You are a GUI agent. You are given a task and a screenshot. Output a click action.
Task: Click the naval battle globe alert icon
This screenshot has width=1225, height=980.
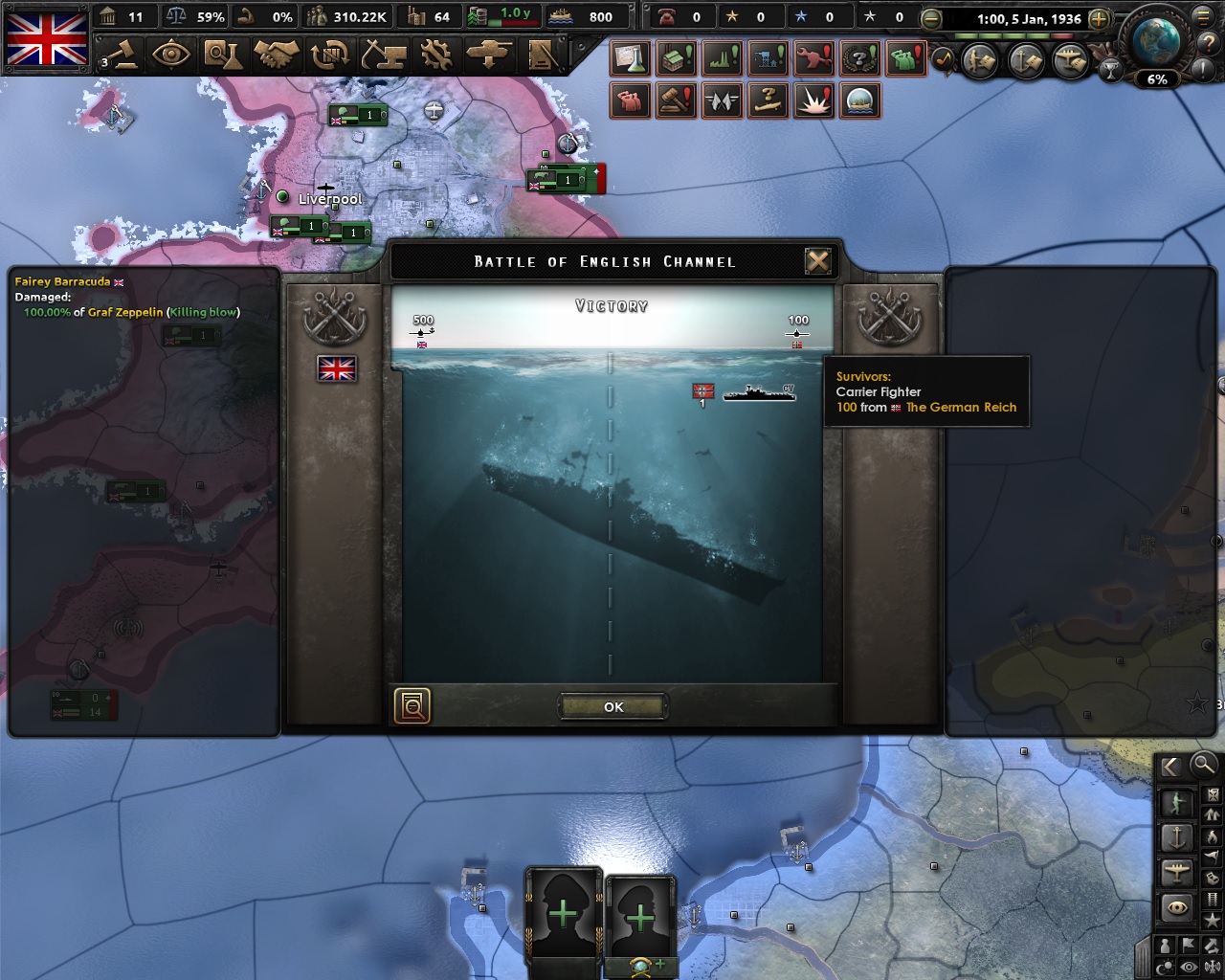[x=859, y=100]
